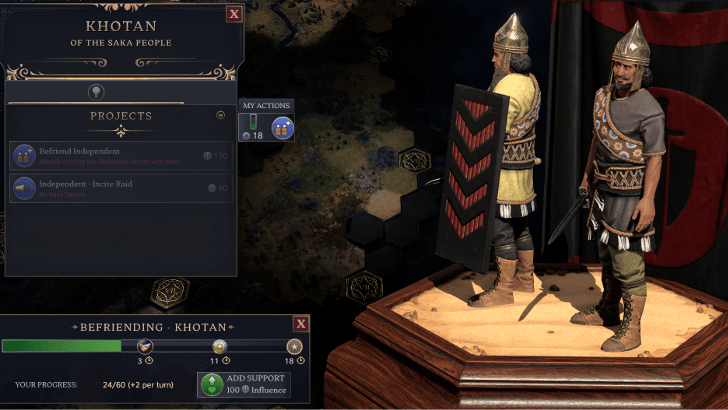
Task: Choose the Independent - Incite Raid project
Action: pyautogui.click(x=121, y=188)
